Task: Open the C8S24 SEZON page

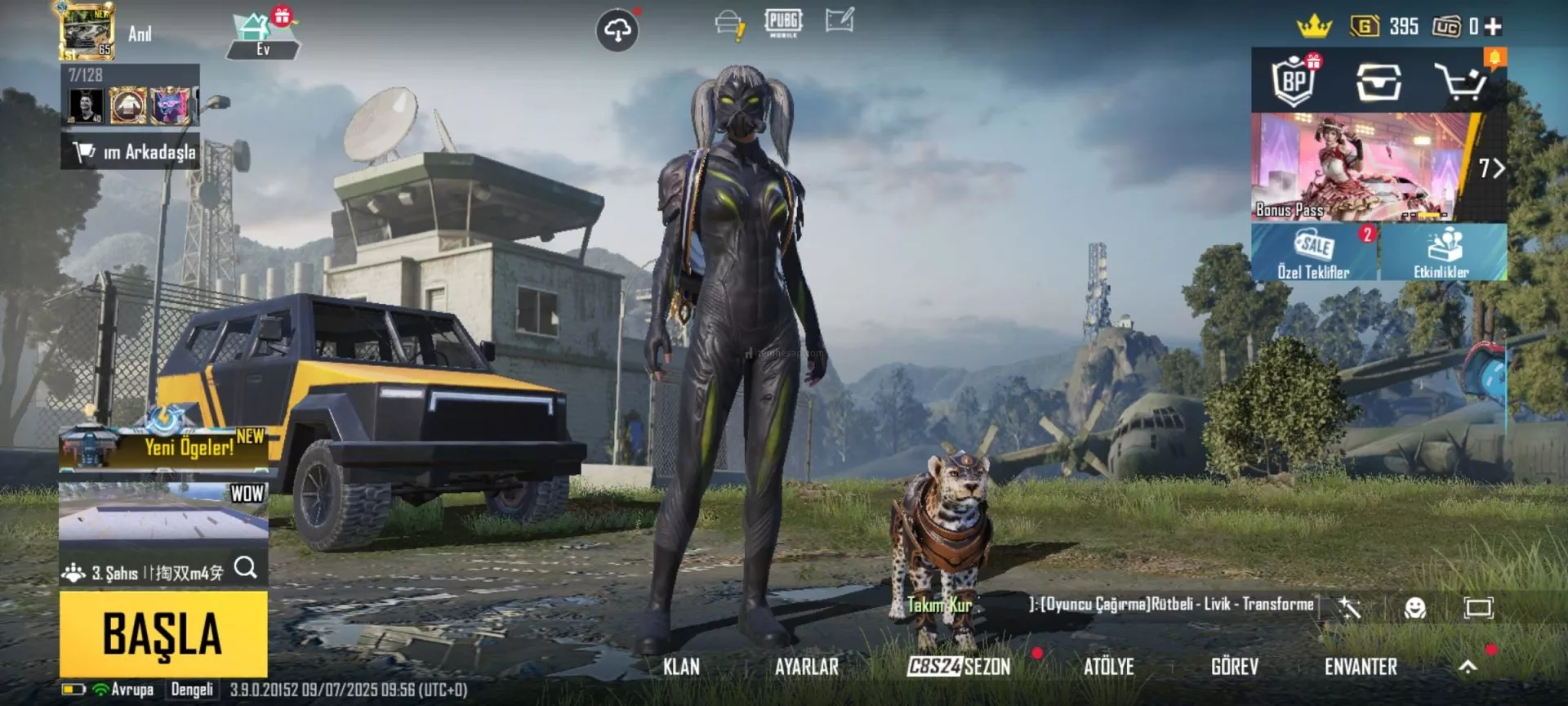Action: coord(959,667)
